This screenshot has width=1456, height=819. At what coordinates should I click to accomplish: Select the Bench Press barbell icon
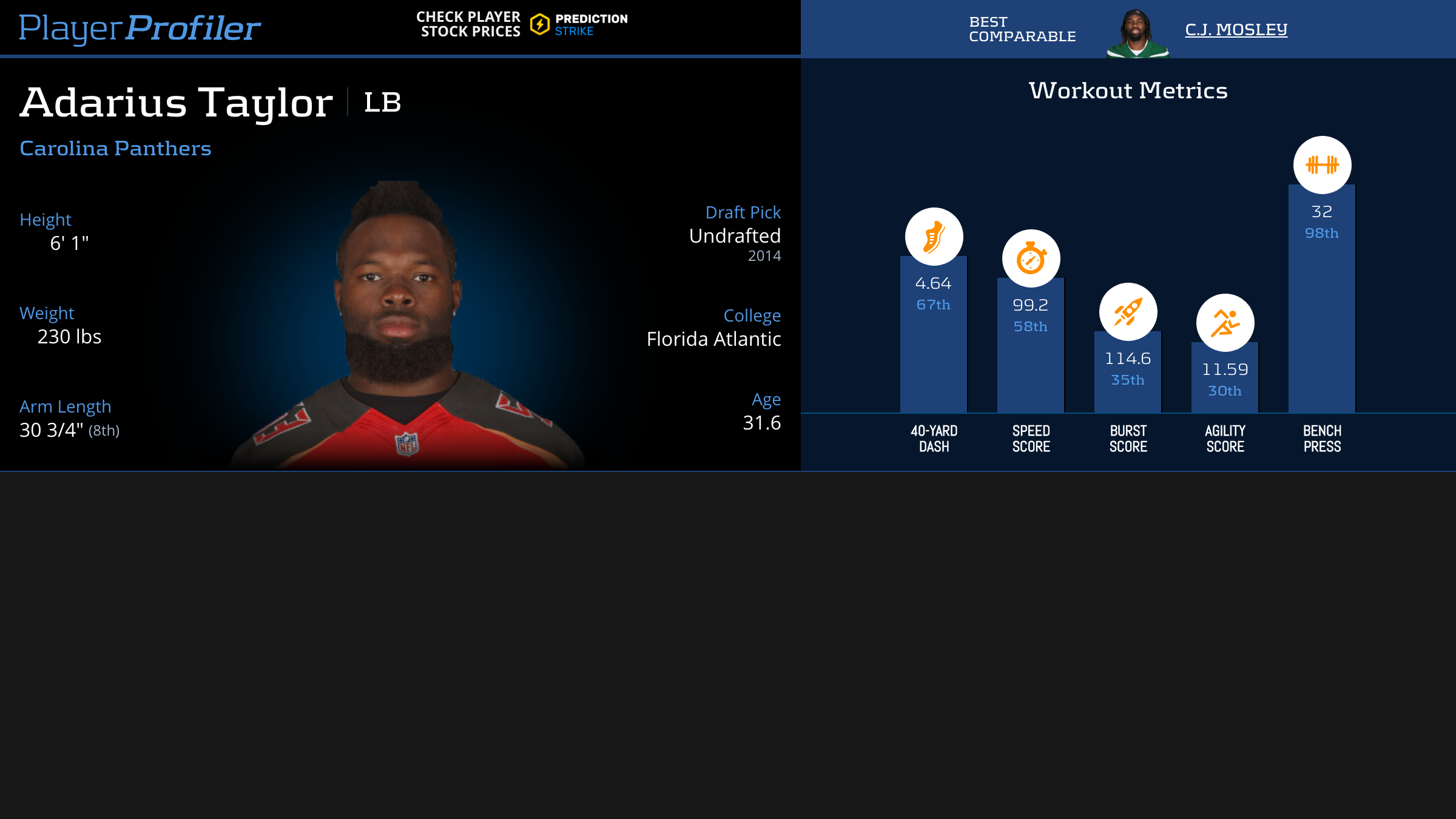click(x=1322, y=165)
